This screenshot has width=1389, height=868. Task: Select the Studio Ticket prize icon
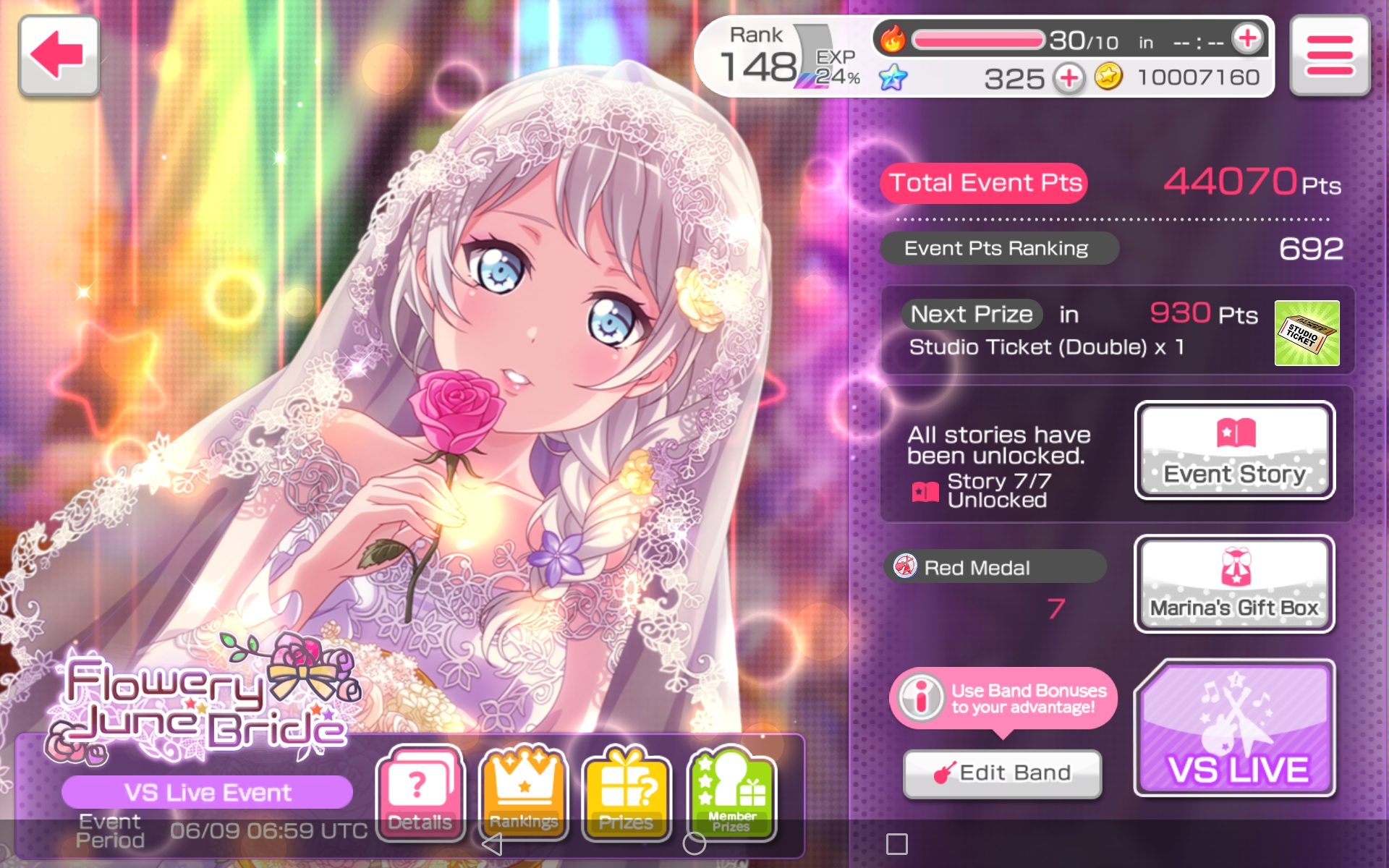coord(1307,333)
